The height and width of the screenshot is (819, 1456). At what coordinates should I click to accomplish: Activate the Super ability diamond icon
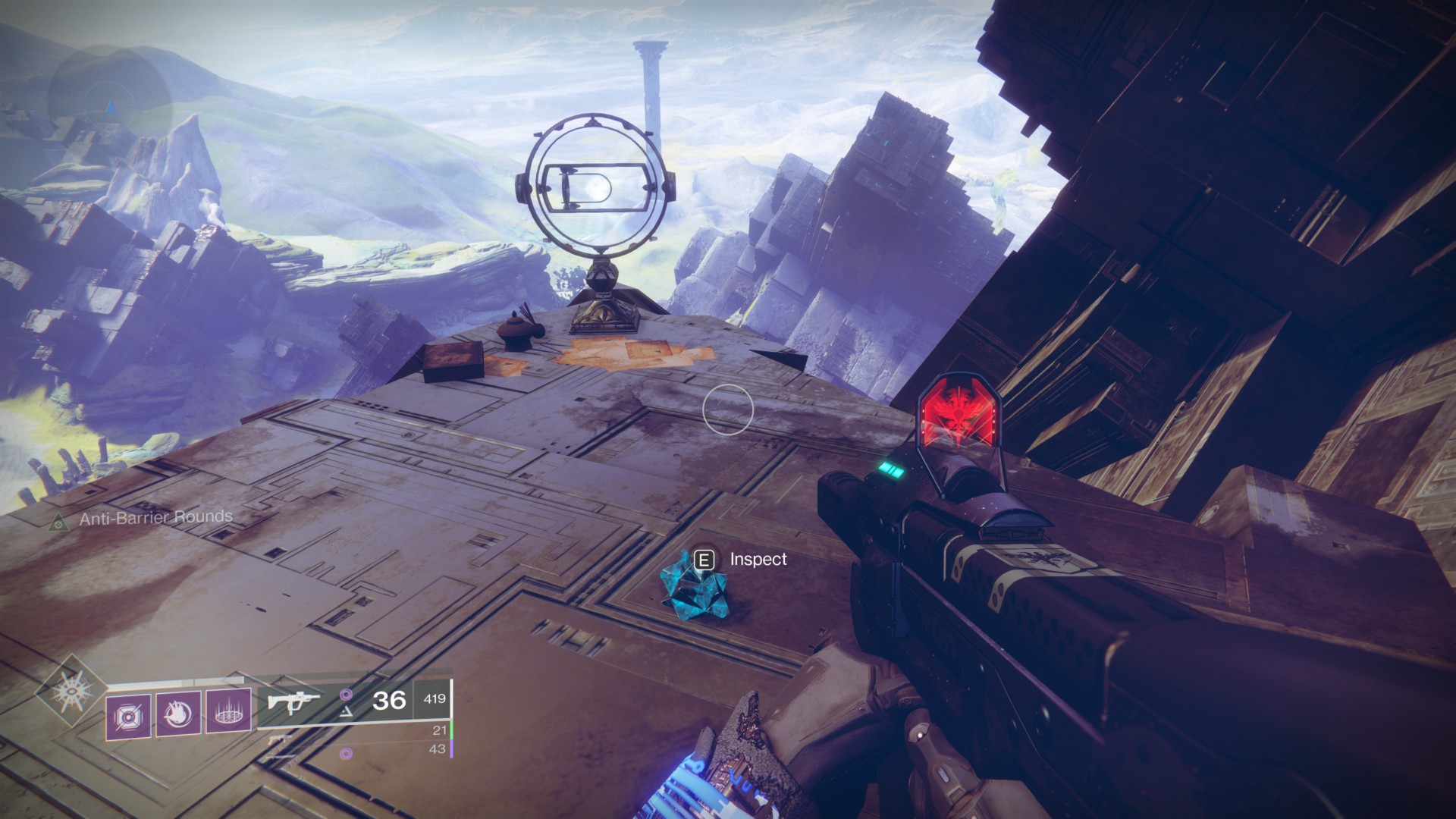(73, 690)
